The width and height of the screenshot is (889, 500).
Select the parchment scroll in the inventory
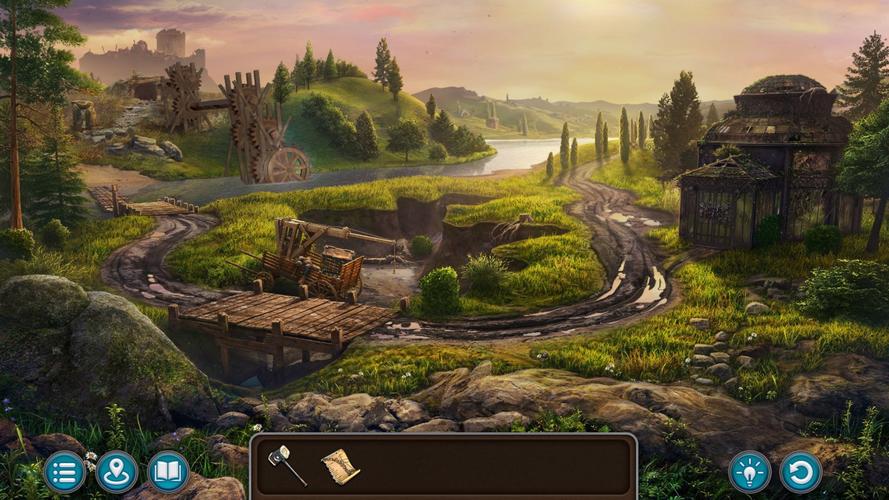click(340, 466)
